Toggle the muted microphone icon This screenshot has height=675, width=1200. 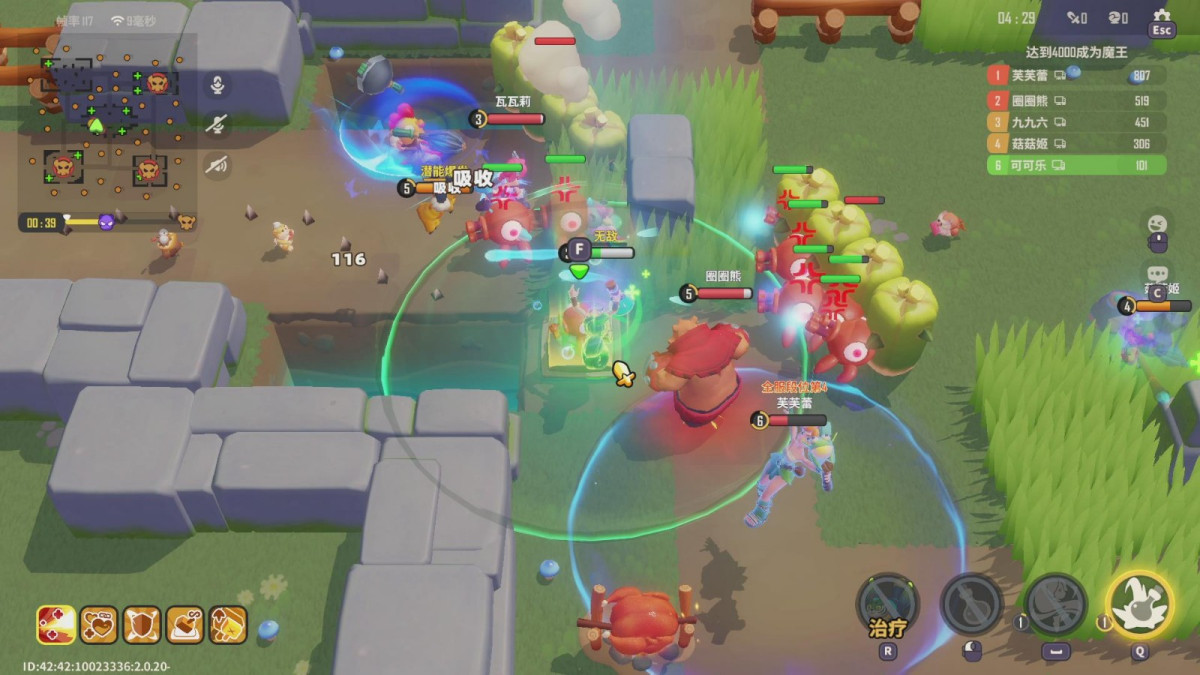(217, 124)
